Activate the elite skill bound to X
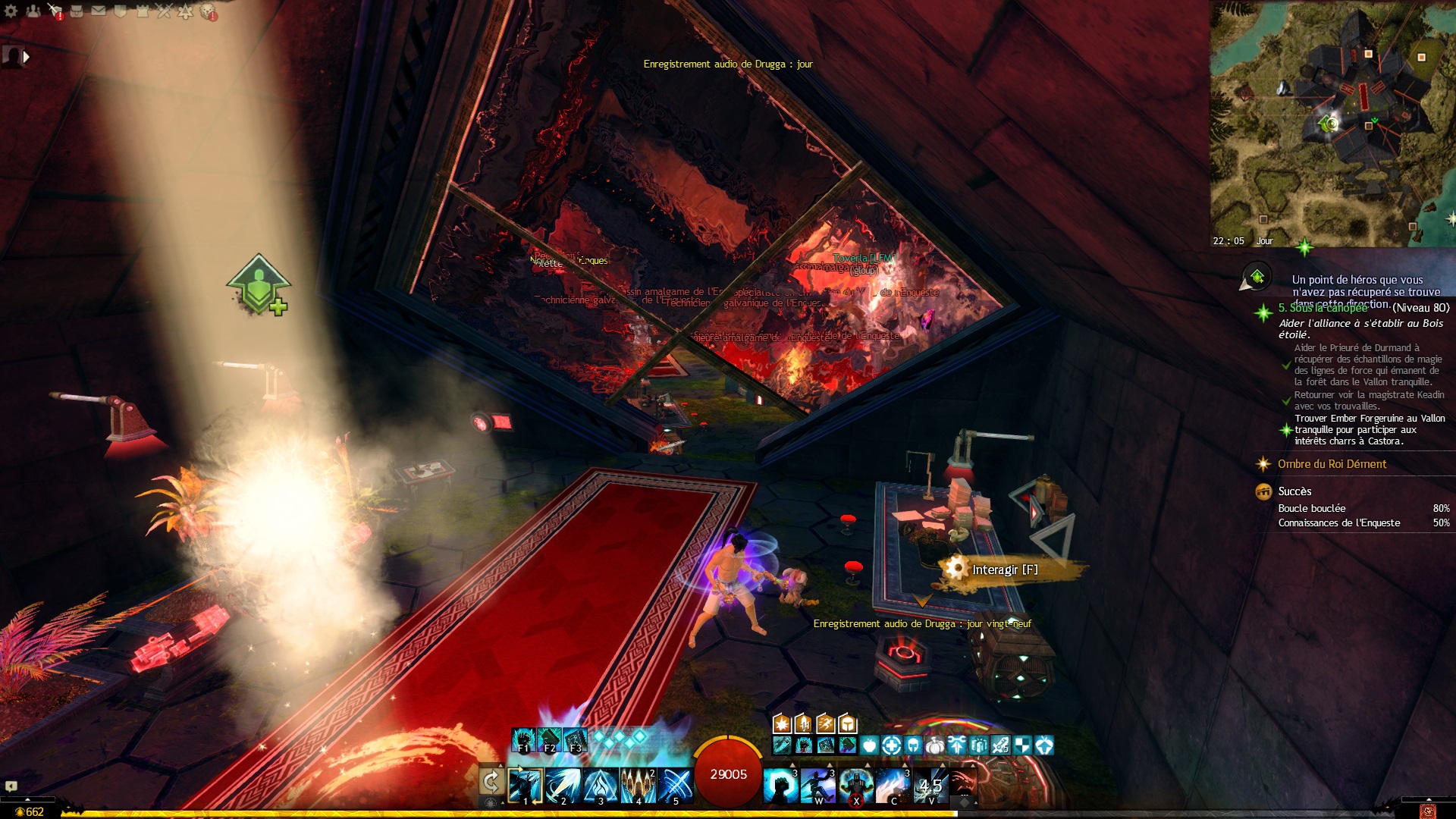This screenshot has width=1456, height=819. [x=855, y=786]
